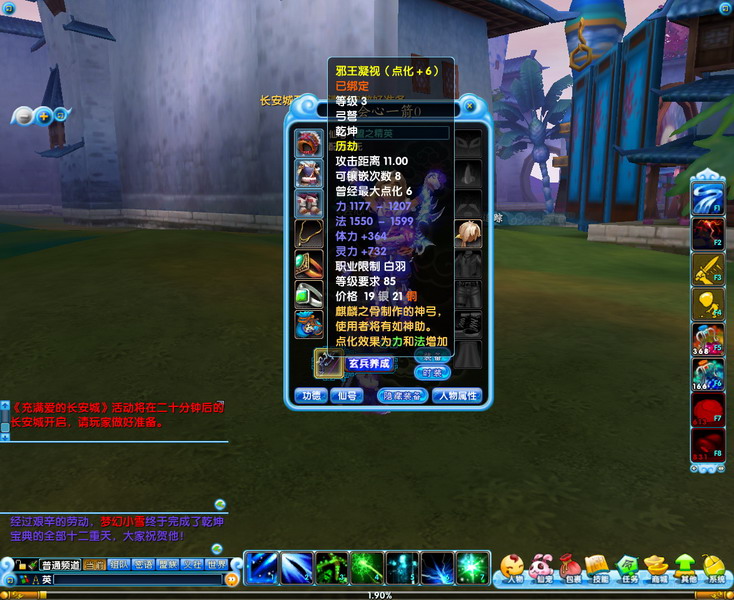Open the 功德 merit page
The width and height of the screenshot is (734, 600).
pos(312,395)
